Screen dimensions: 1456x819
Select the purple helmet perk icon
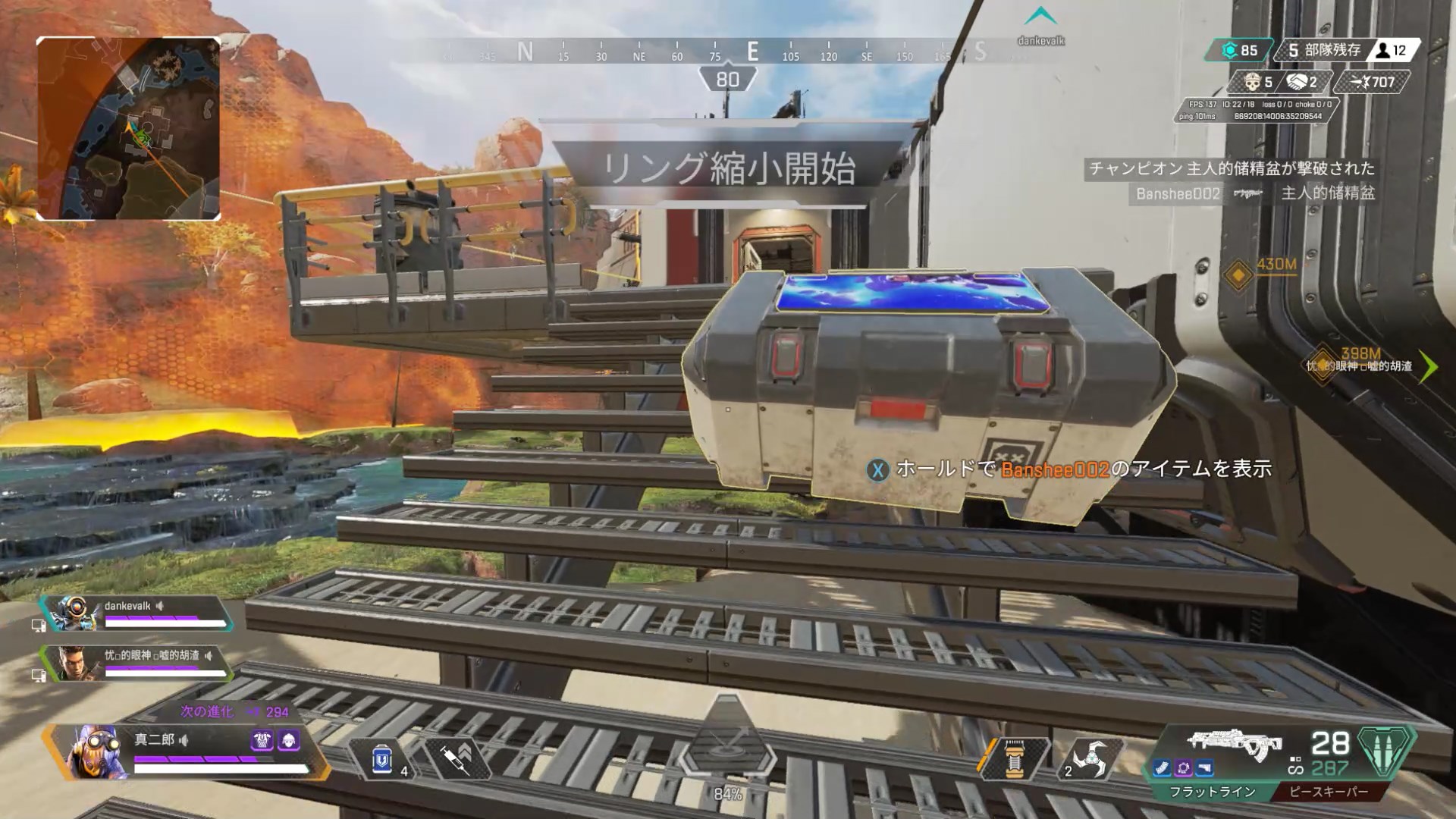click(x=290, y=740)
